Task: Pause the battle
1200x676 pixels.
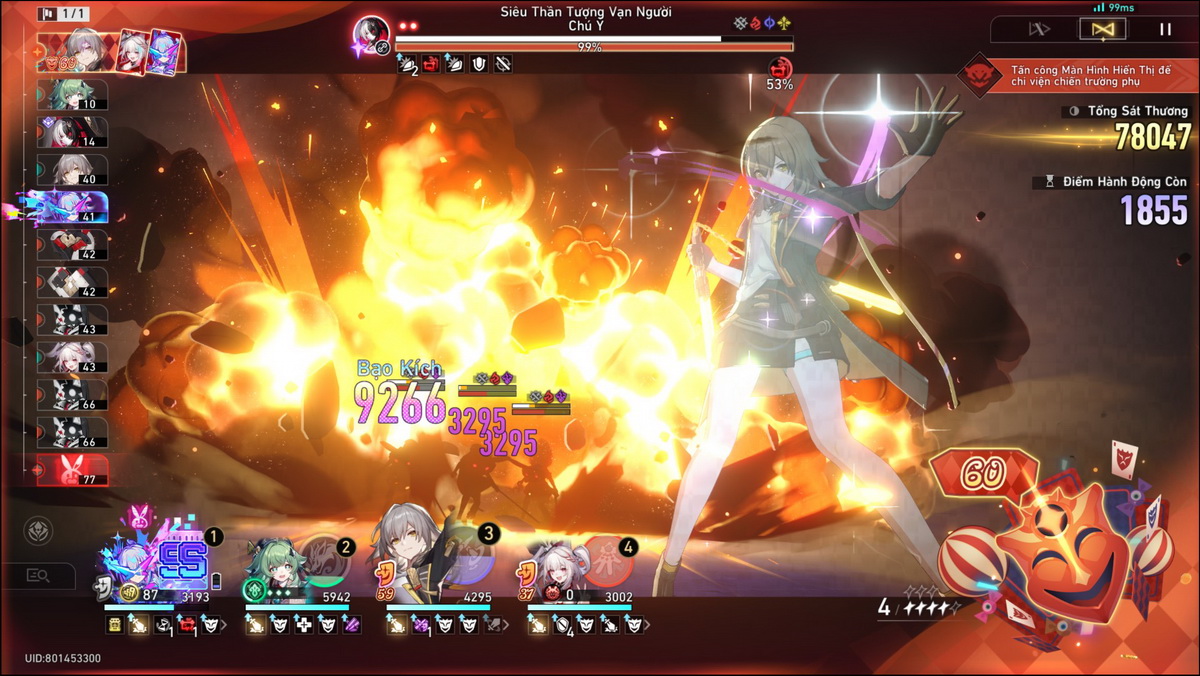Action: [x=1165, y=30]
